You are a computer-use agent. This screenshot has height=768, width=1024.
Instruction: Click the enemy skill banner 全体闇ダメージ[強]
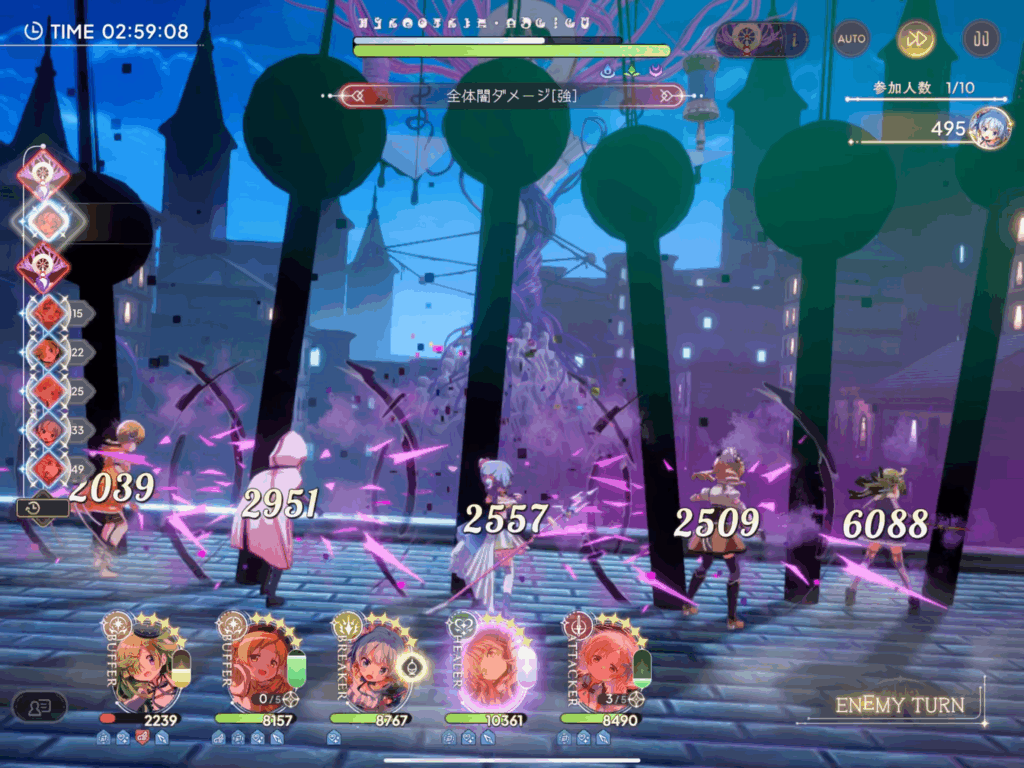(x=512, y=96)
